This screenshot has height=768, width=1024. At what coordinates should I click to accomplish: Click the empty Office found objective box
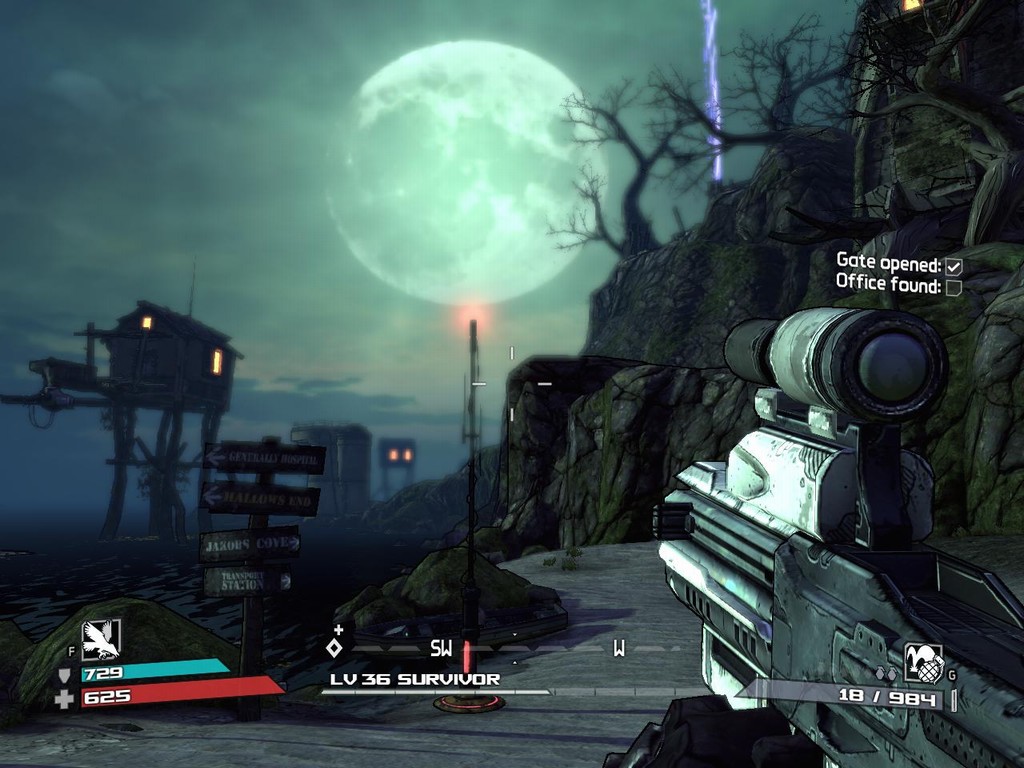[953, 288]
